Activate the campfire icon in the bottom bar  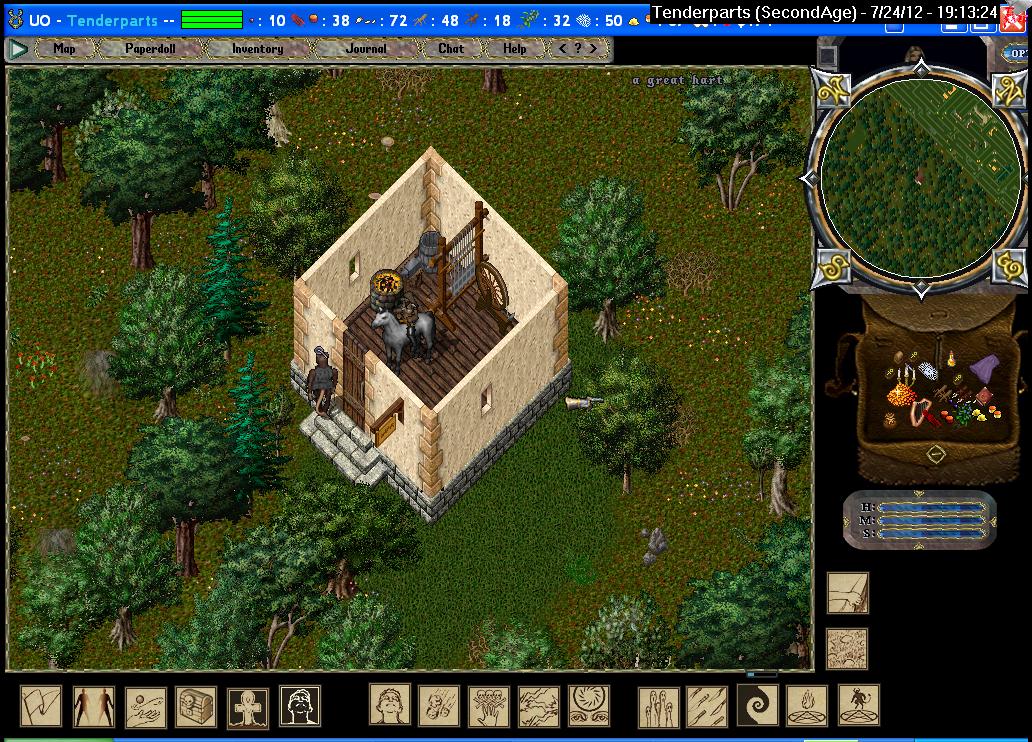click(807, 705)
